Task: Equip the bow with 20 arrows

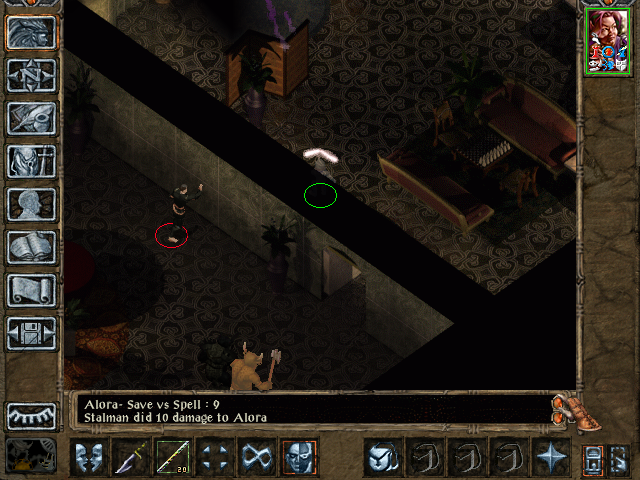Action: point(173,456)
